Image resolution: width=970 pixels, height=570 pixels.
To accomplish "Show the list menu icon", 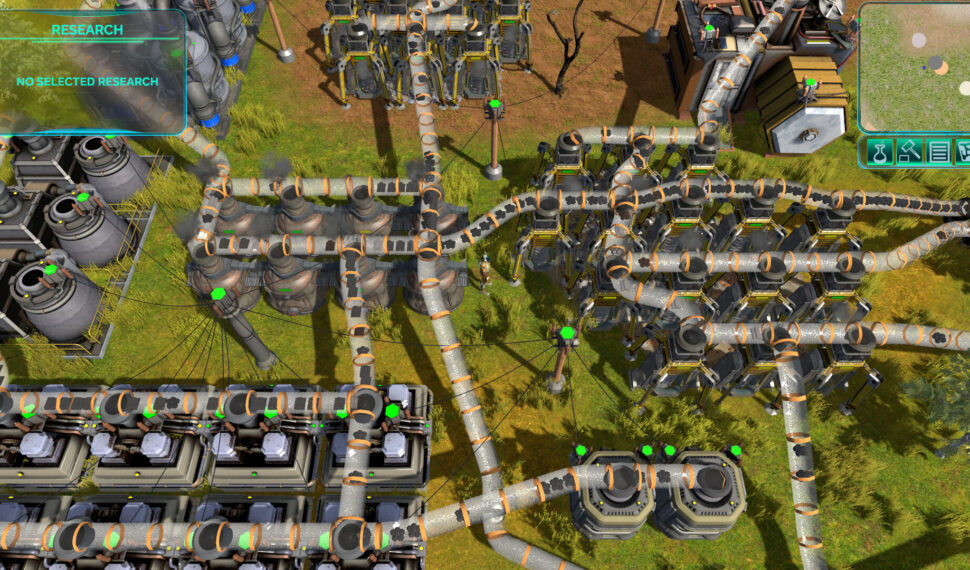I will point(938,153).
